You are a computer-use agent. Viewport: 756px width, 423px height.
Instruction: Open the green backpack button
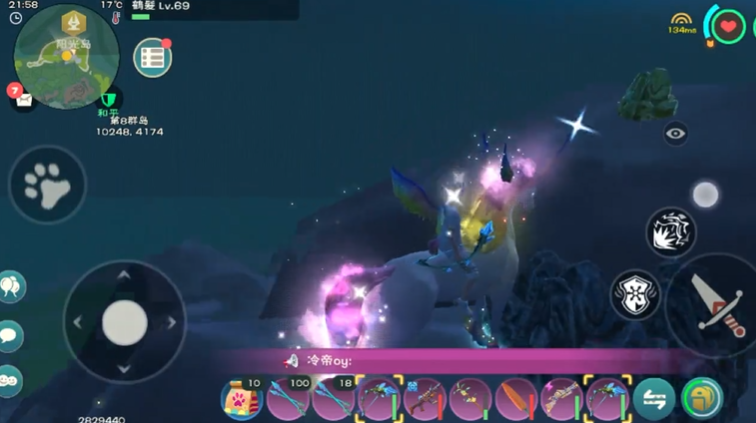pos(702,398)
